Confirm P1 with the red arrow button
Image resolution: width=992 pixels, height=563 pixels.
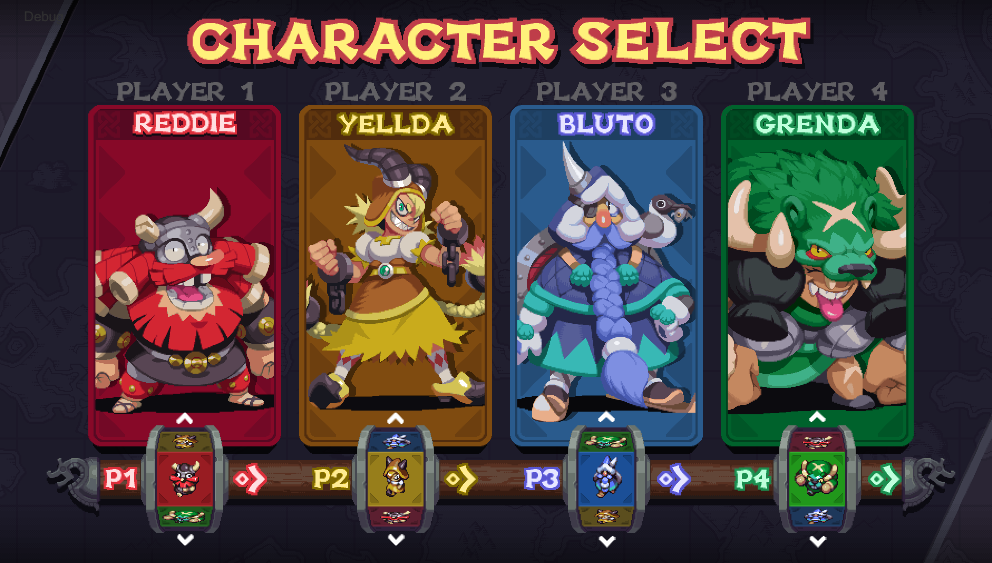click(250, 479)
